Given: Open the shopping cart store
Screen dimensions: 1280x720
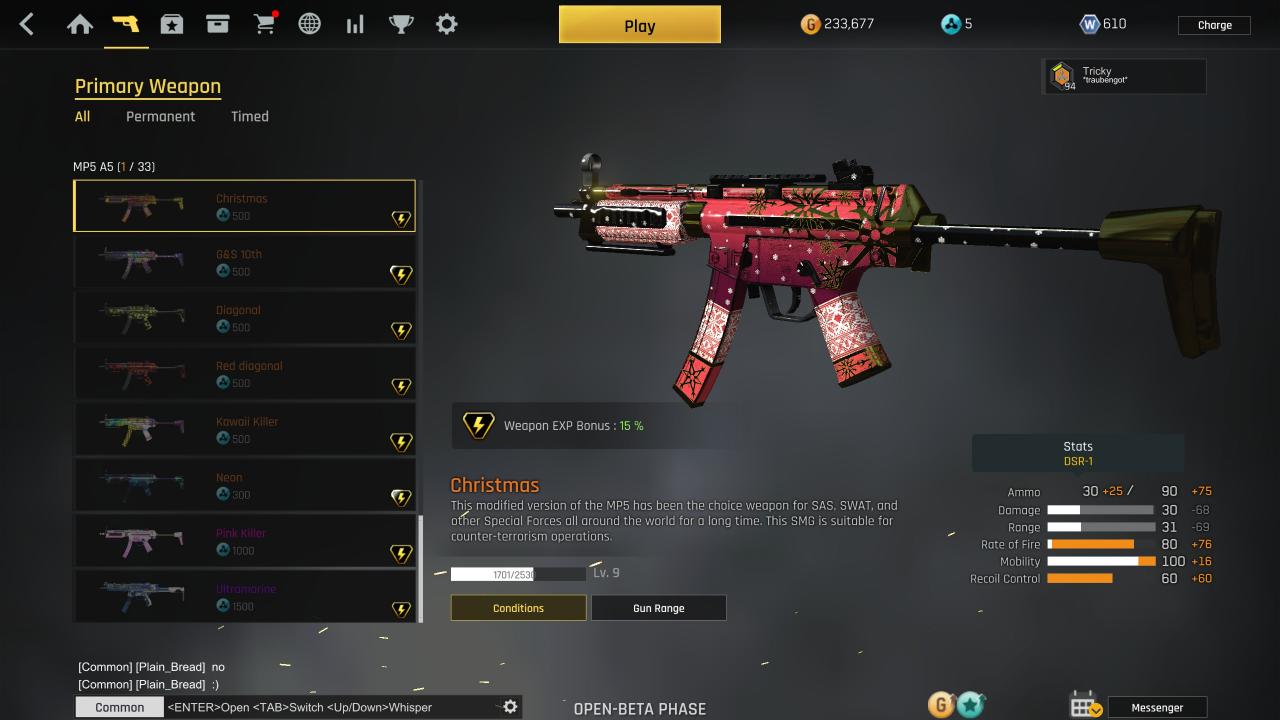Looking at the screenshot, I should (x=265, y=24).
